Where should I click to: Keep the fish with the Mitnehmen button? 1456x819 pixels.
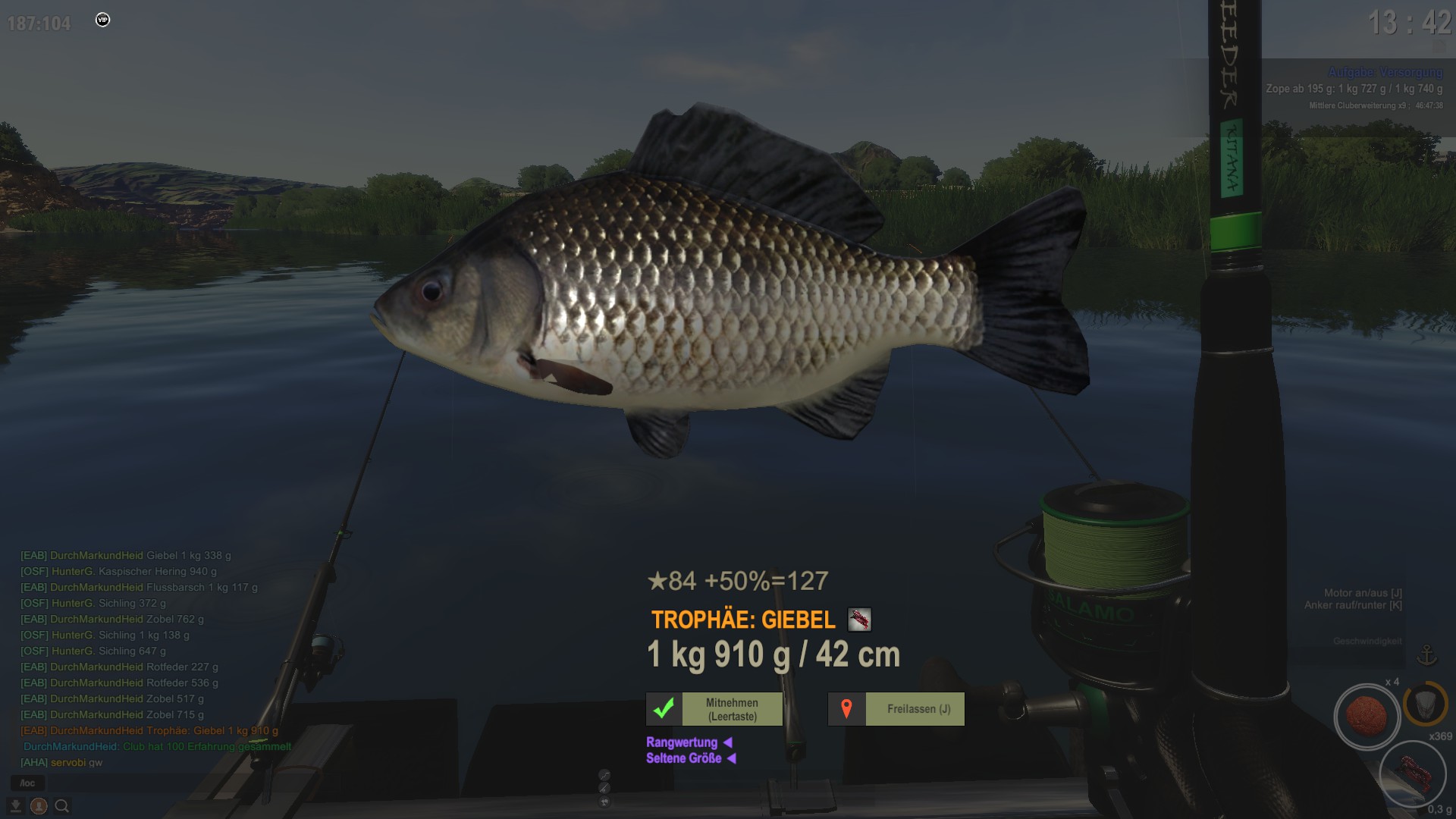pos(714,709)
